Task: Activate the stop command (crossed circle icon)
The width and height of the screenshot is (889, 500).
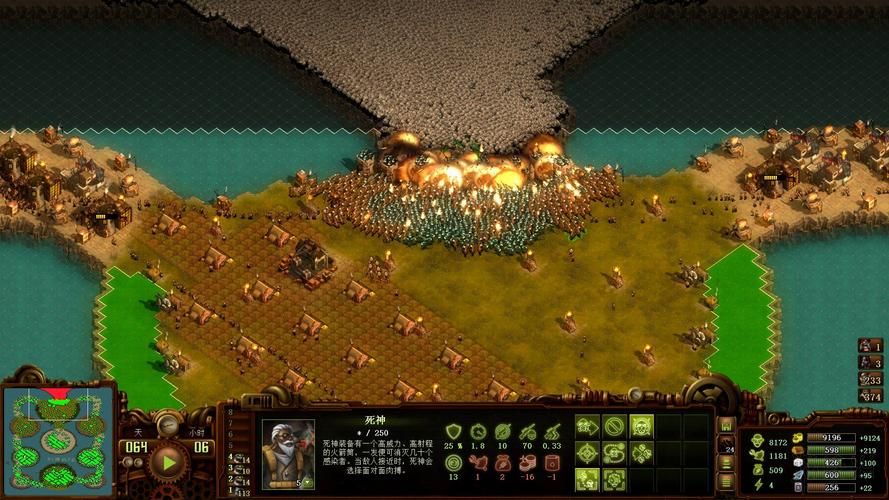Action: 614,426
